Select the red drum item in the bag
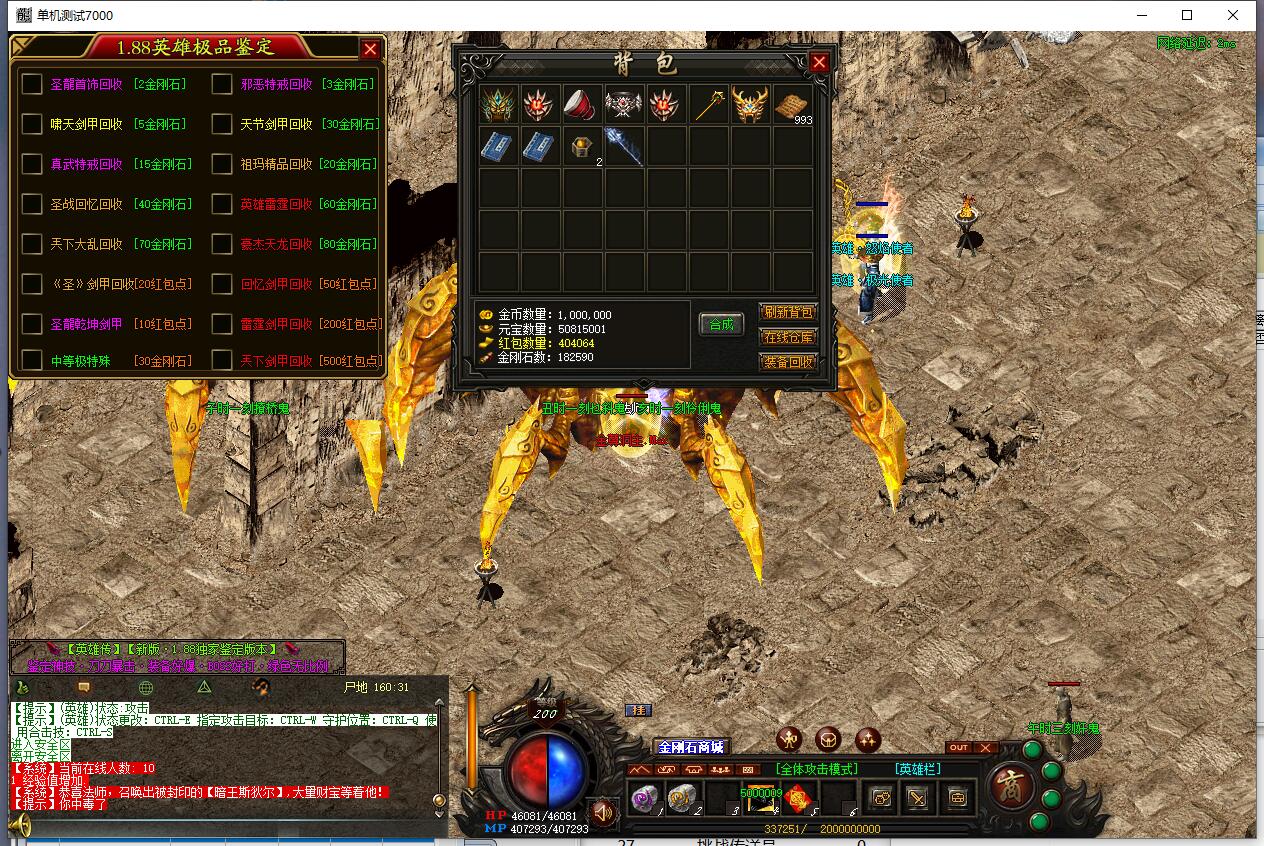Screen dimensions: 1264x846 click(x=580, y=104)
